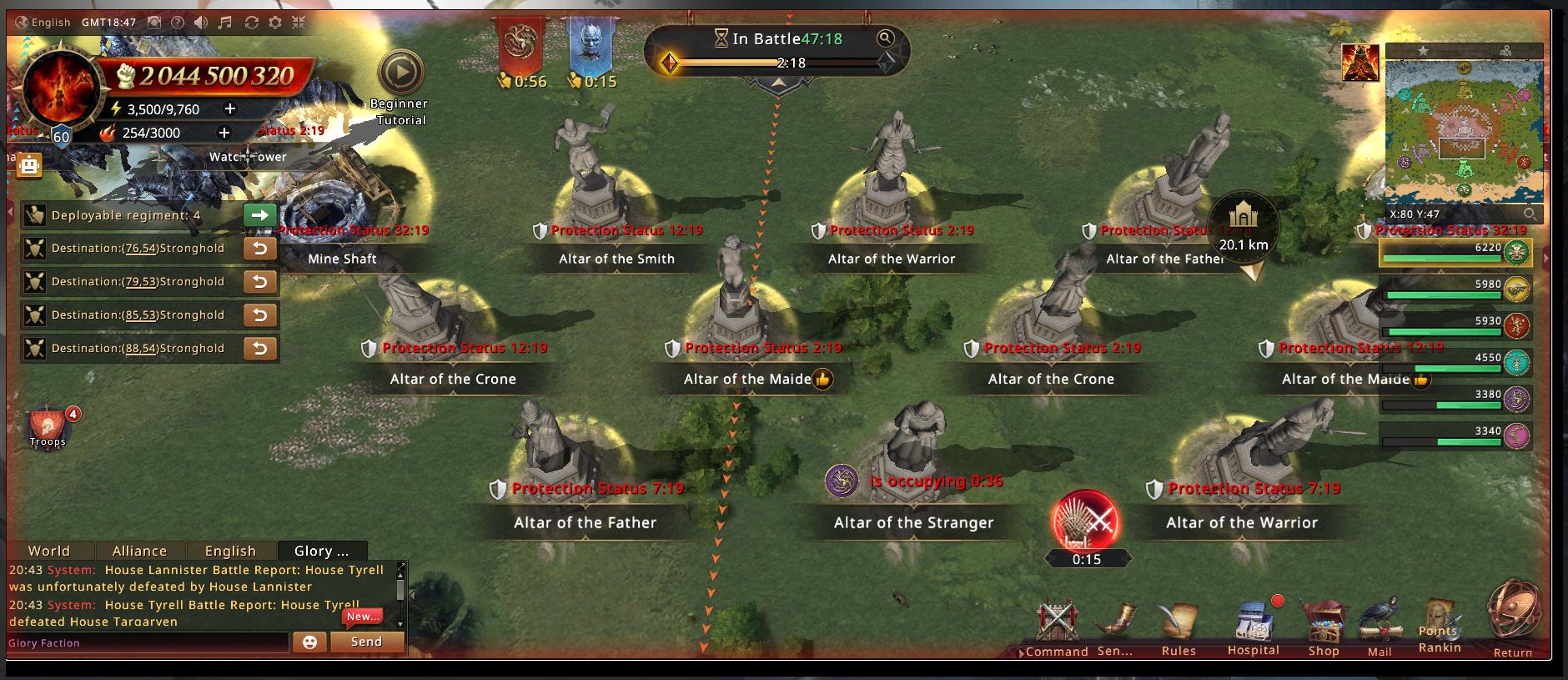
Task: Open the Hospital
Action: (x=1253, y=630)
